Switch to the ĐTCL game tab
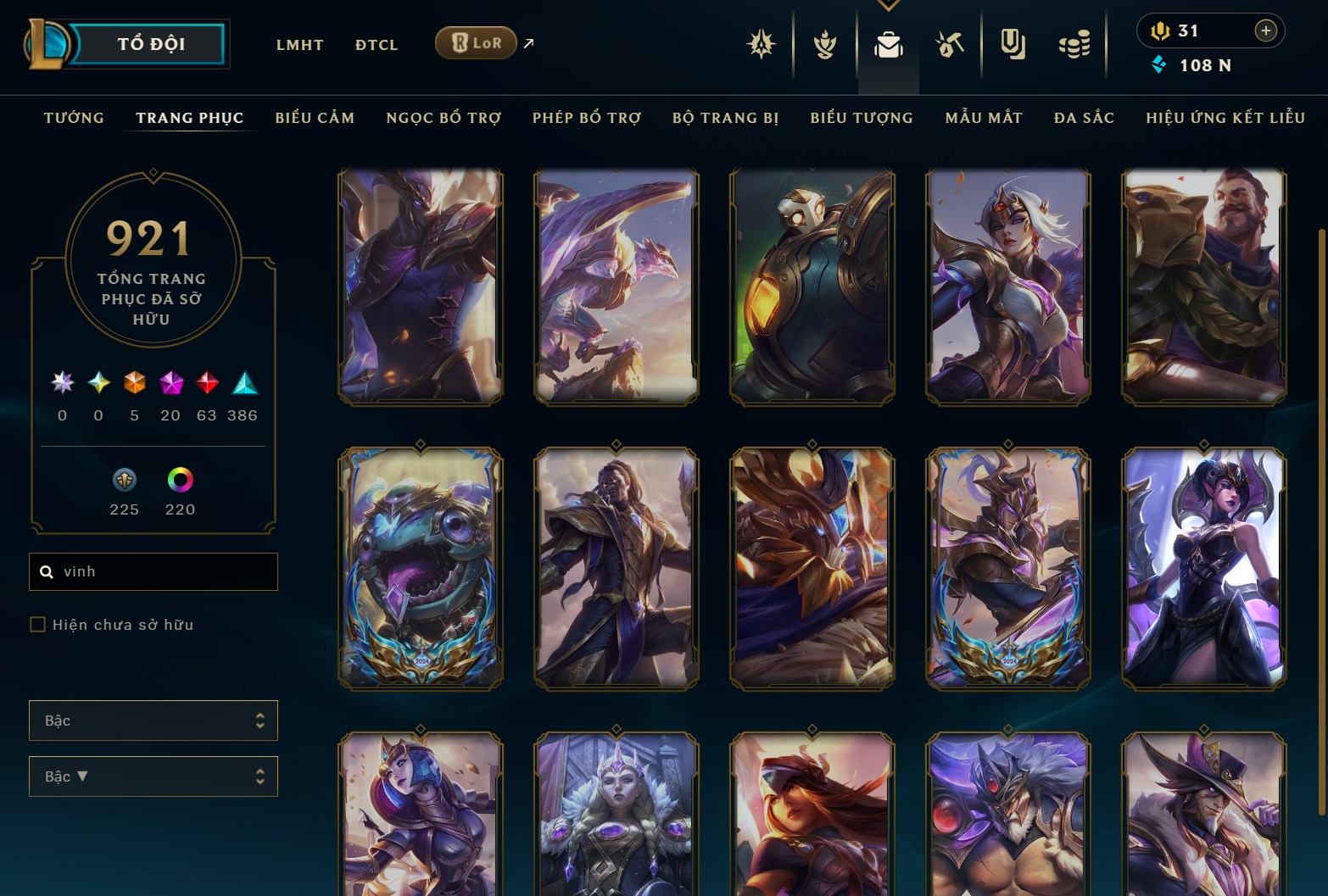 point(377,45)
